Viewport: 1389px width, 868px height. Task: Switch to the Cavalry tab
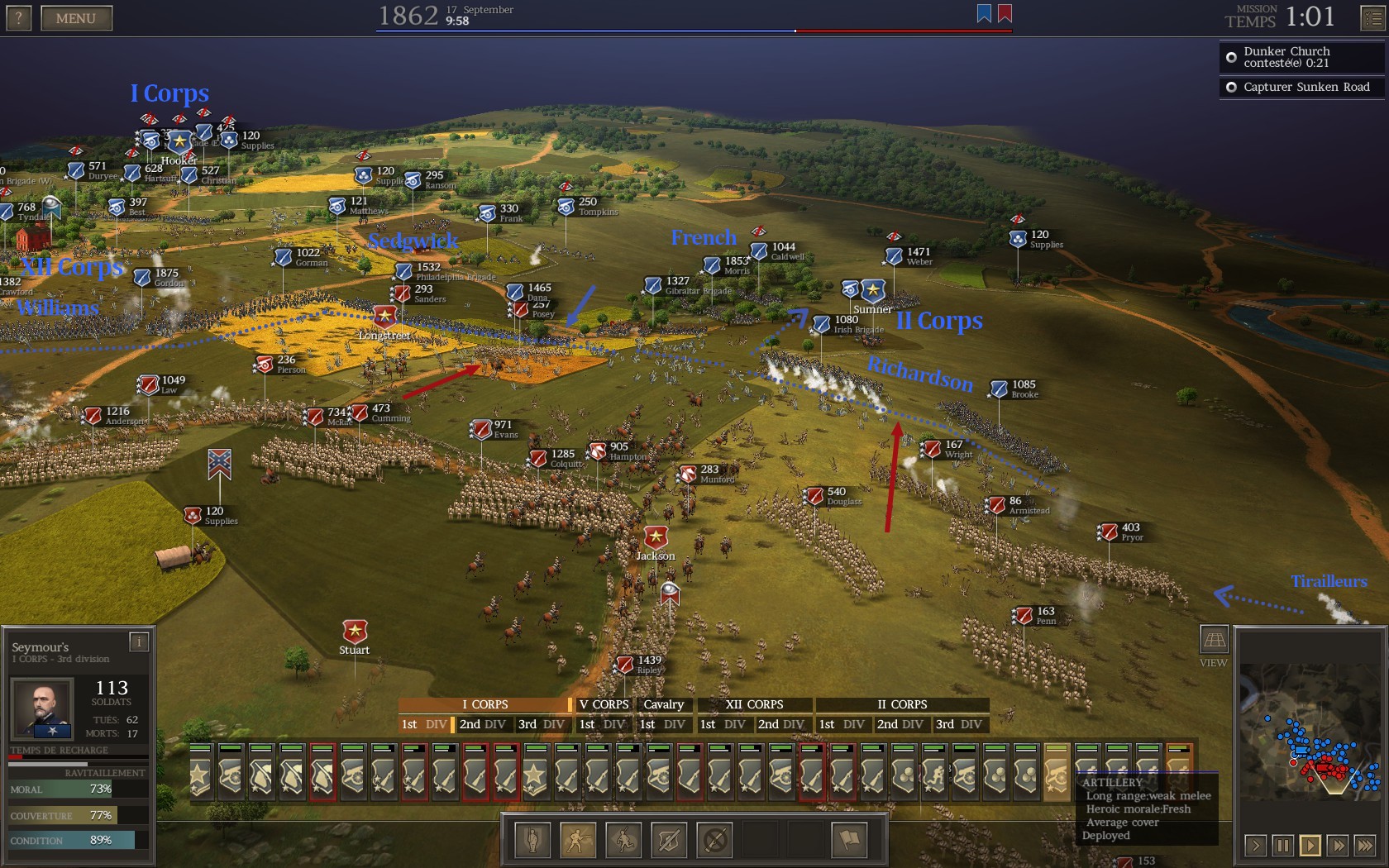pyautogui.click(x=663, y=704)
